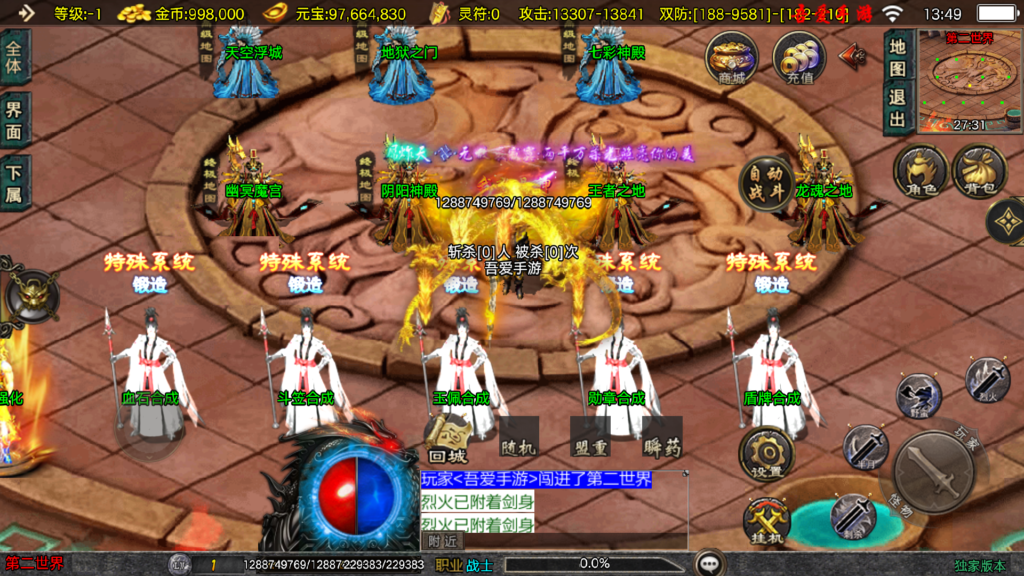Open the 角色 character sheet
Screen dimensions: 1024x576
[919, 171]
